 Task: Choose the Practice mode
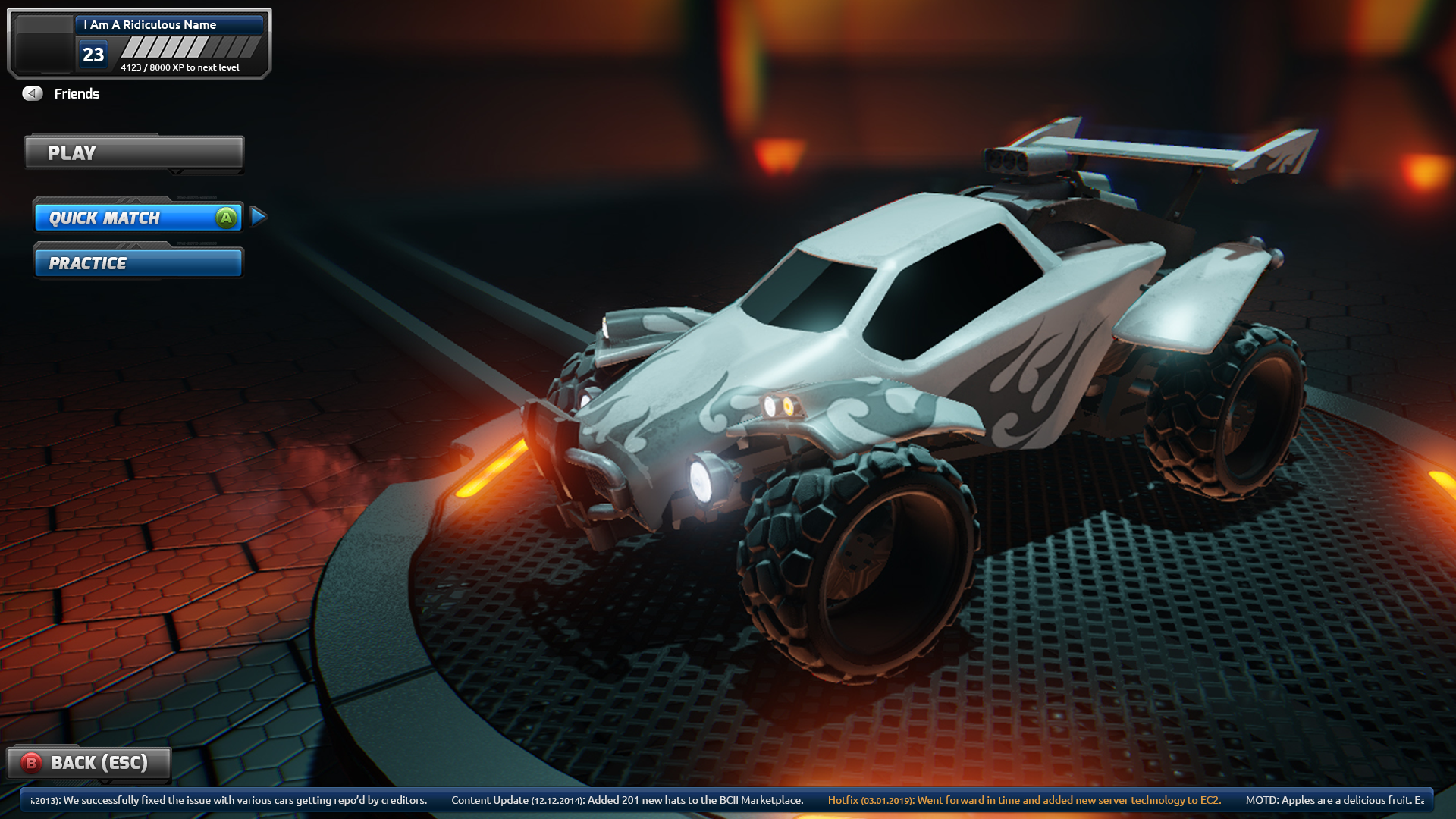[138, 263]
